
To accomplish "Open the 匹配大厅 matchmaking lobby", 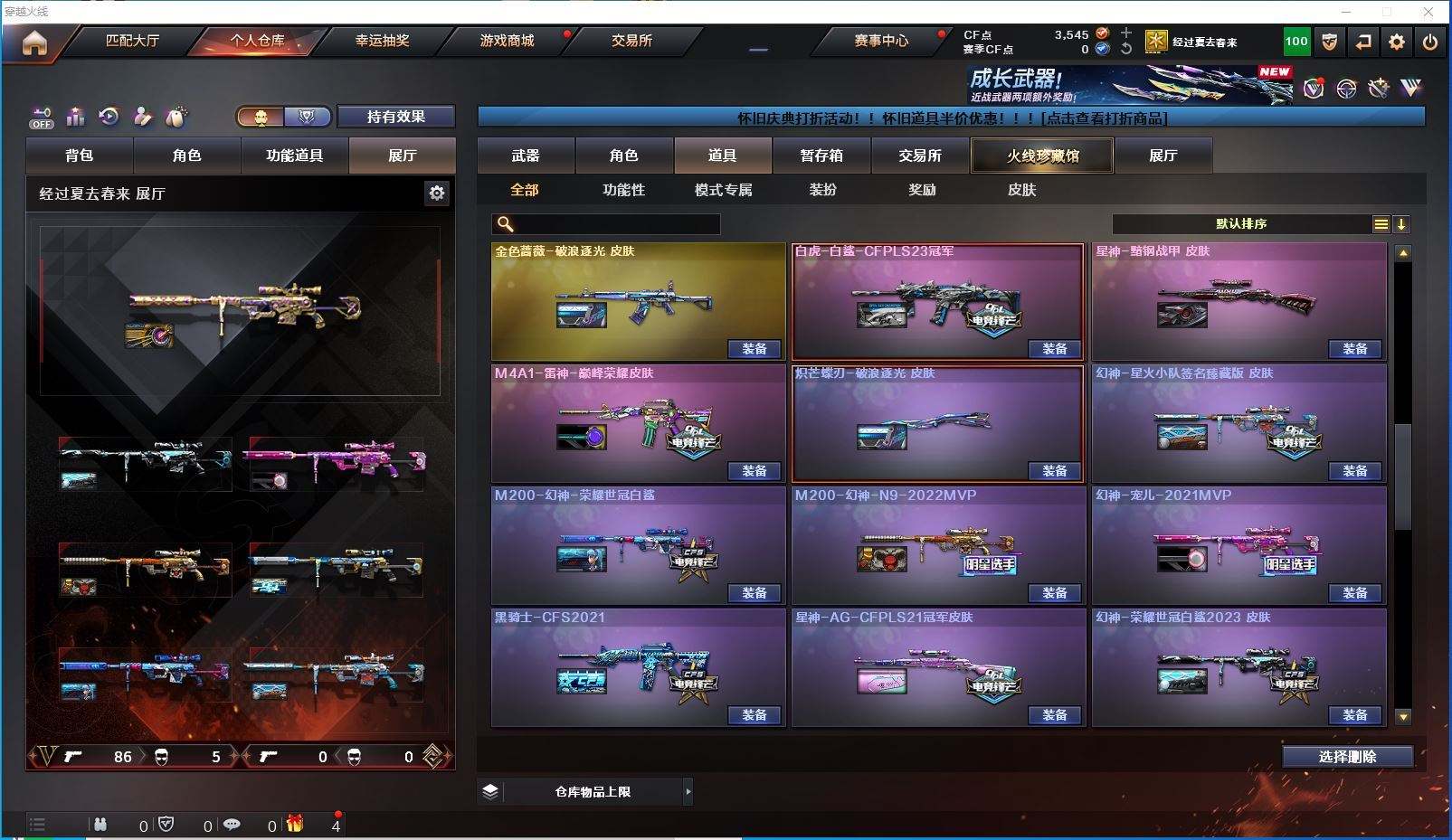I will tap(132, 41).
